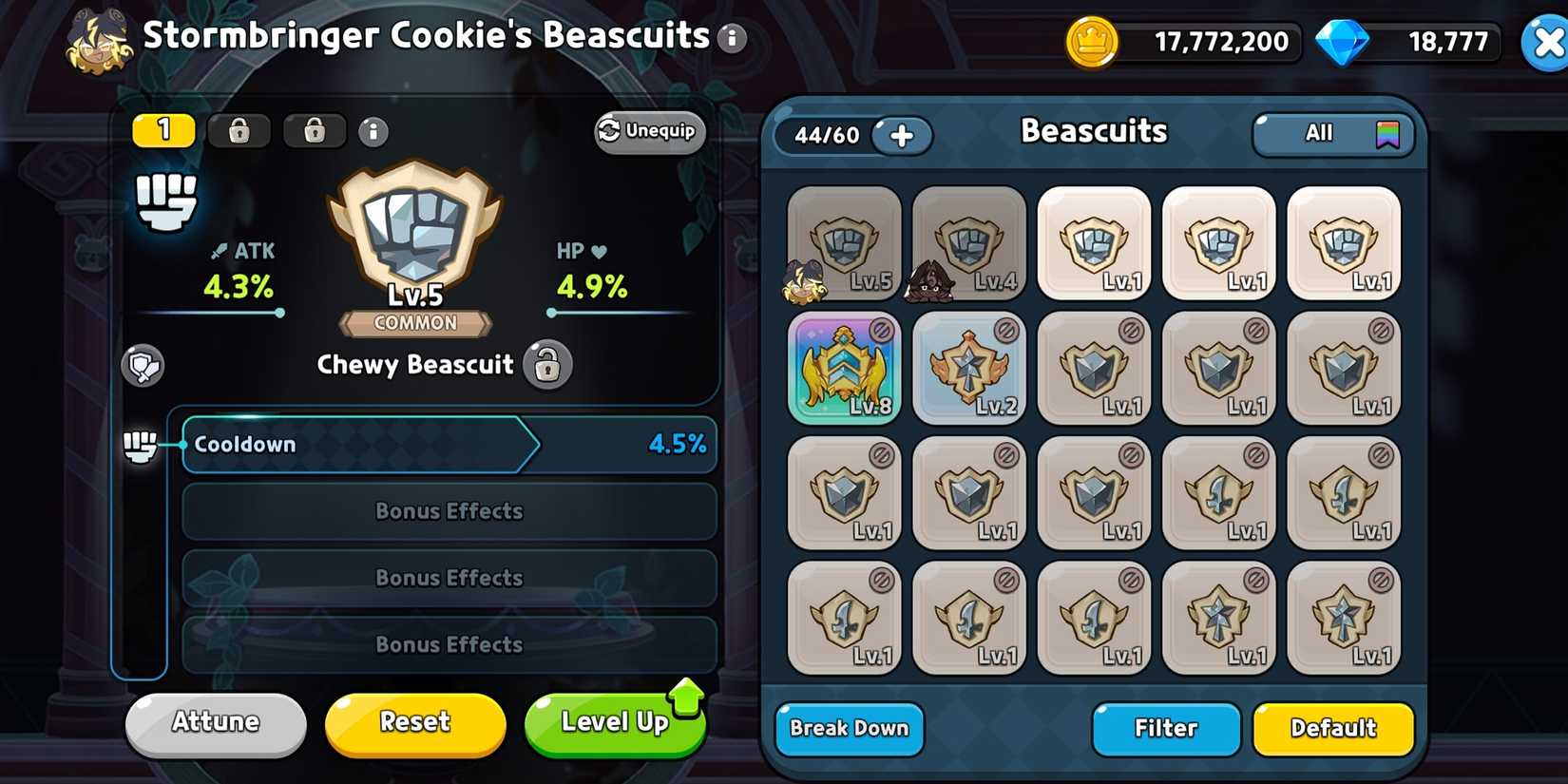This screenshot has width=1568, height=784.
Task: Click the small info icon beside the lock slots
Action: tap(373, 132)
